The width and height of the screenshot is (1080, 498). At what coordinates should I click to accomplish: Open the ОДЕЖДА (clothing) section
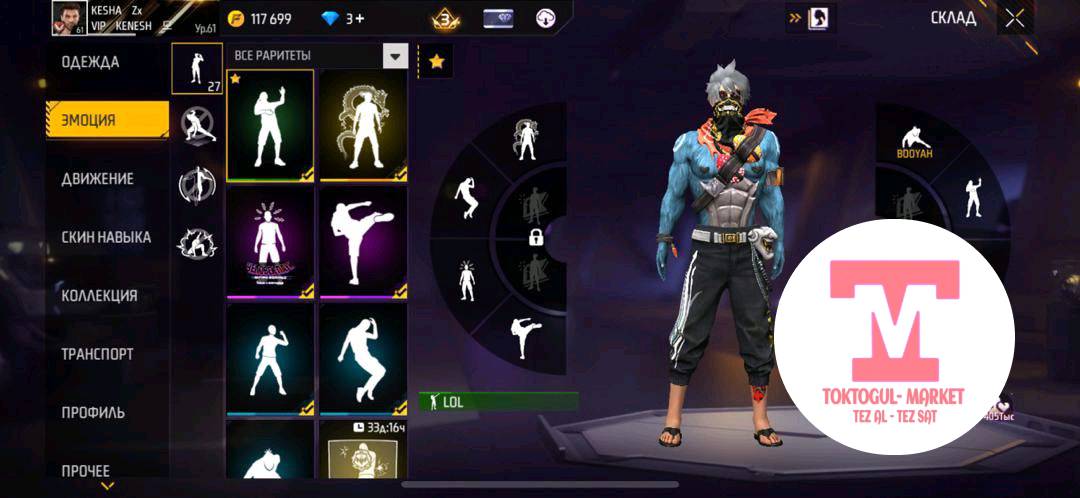91,62
